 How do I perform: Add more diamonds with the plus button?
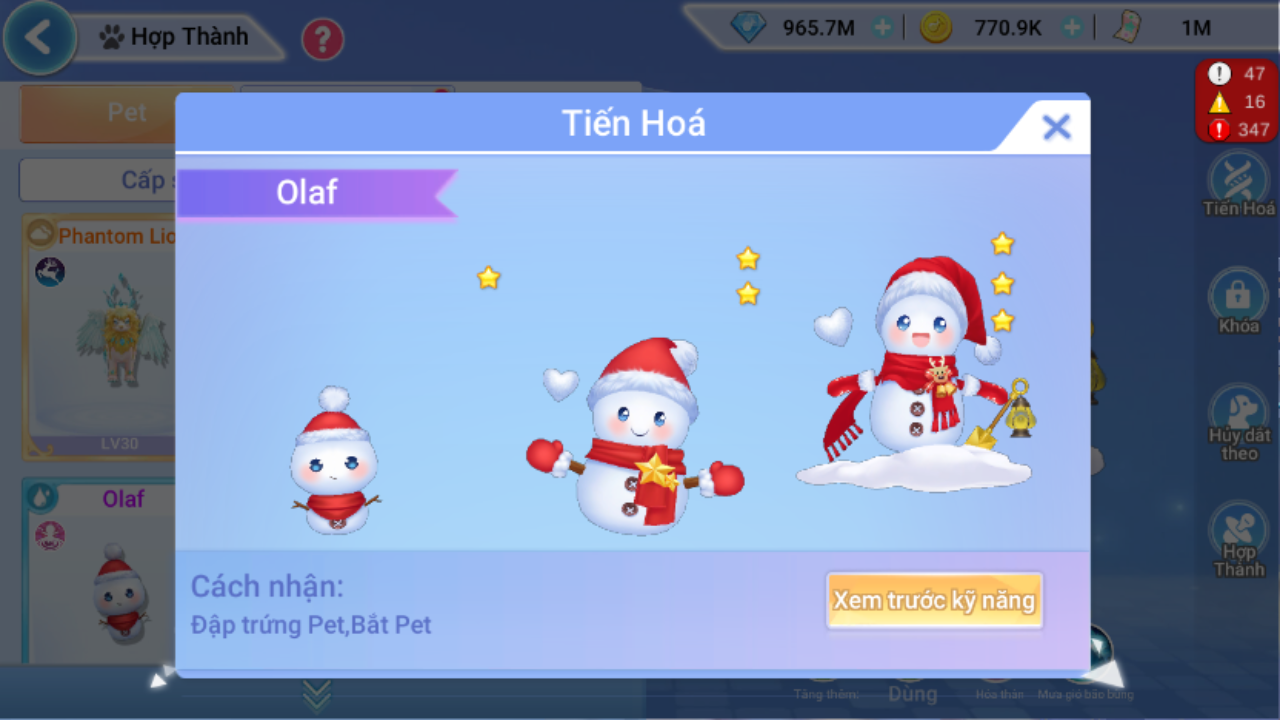882,28
